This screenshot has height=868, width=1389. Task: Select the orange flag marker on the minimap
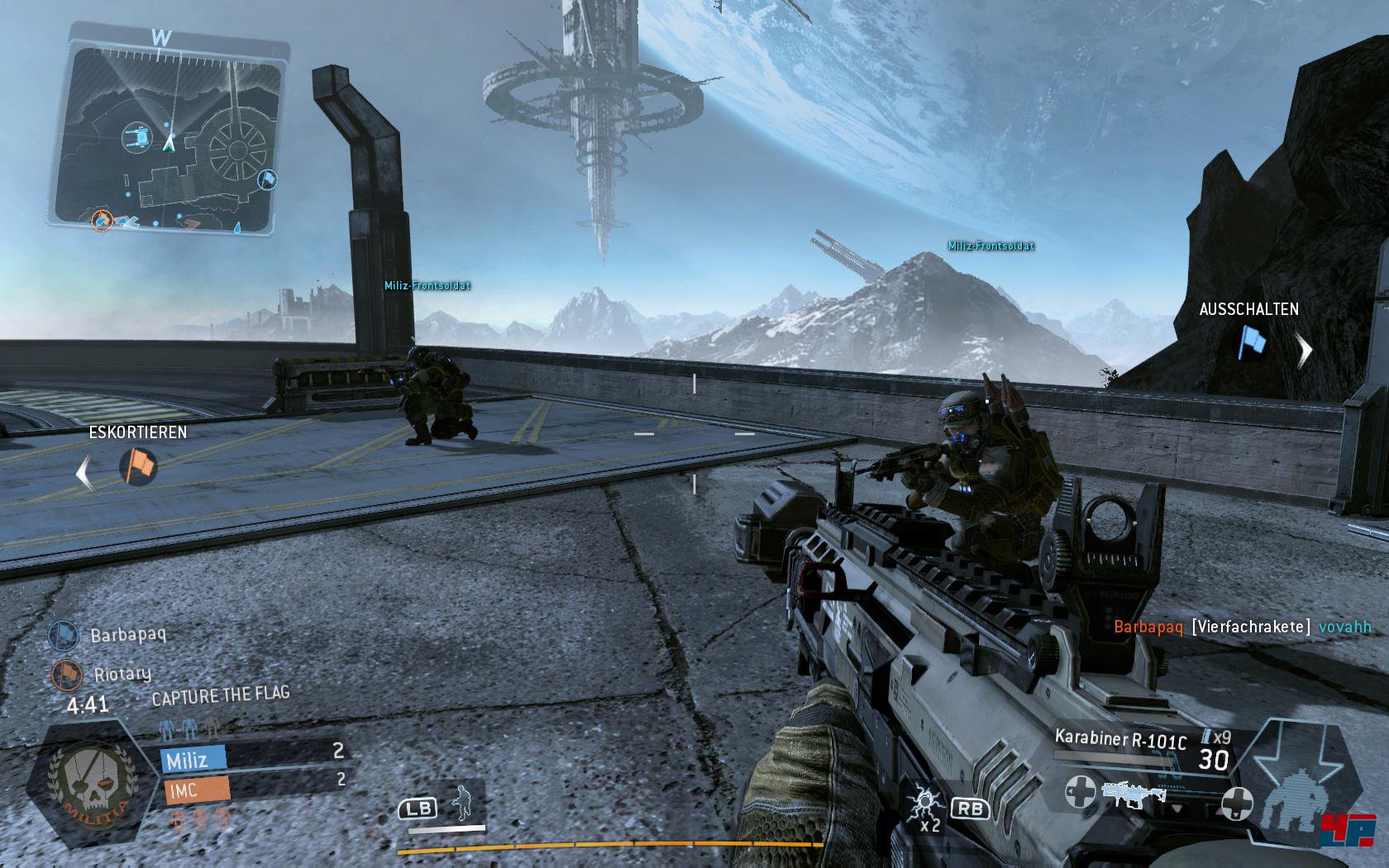[102, 220]
